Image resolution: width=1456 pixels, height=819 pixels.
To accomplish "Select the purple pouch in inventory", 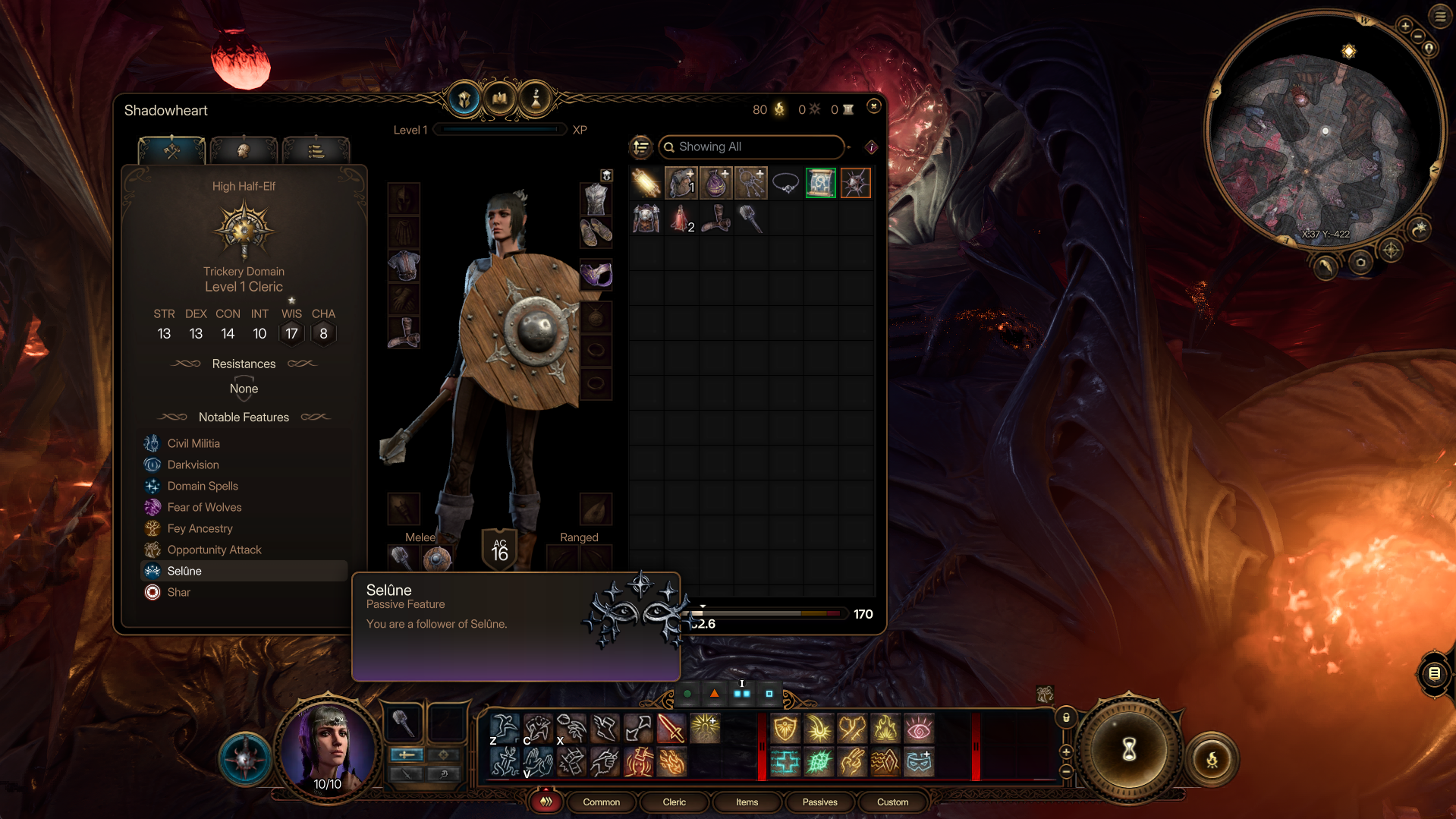I will tap(715, 183).
